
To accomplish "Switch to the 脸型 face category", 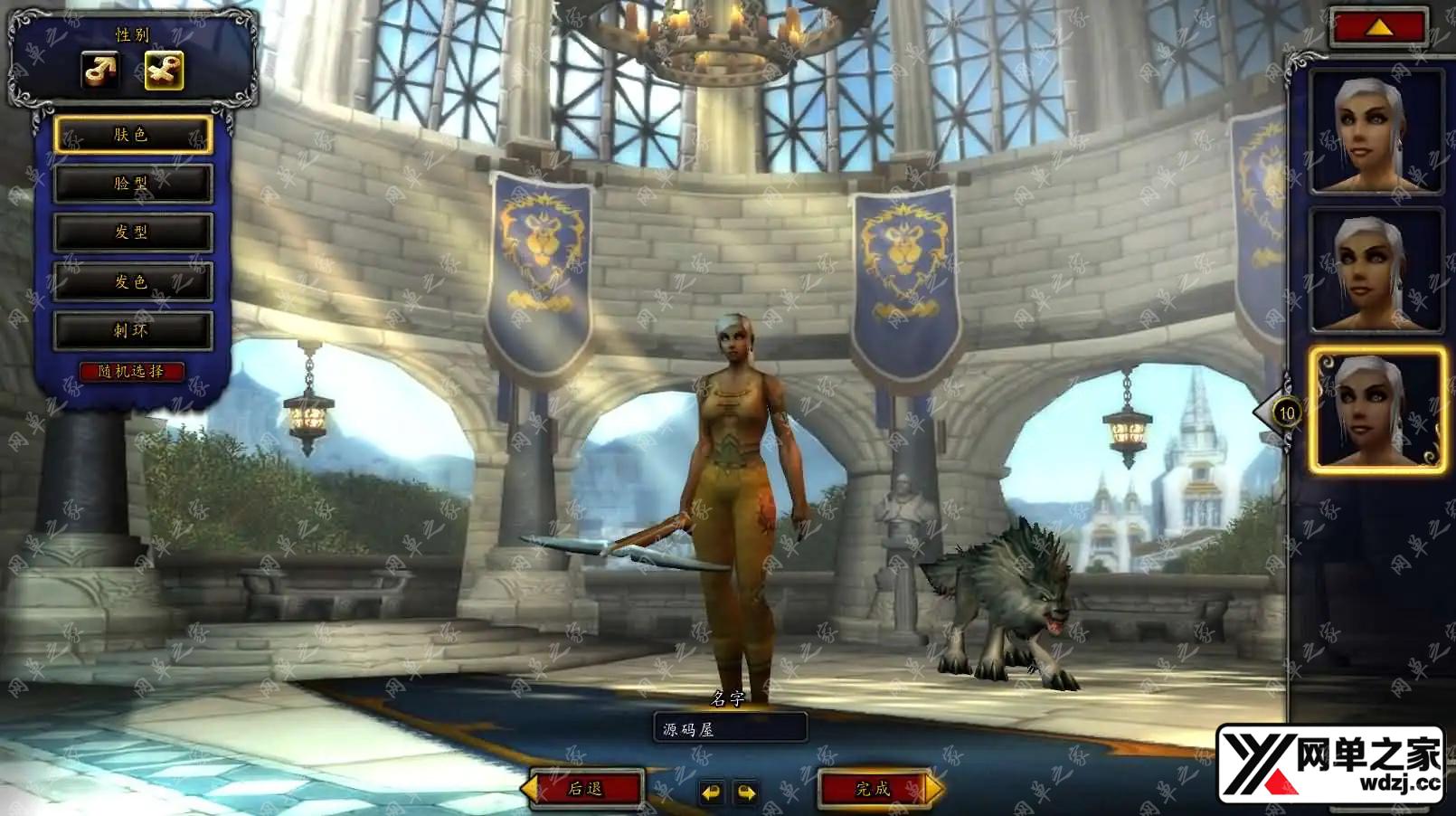I will click(x=133, y=184).
